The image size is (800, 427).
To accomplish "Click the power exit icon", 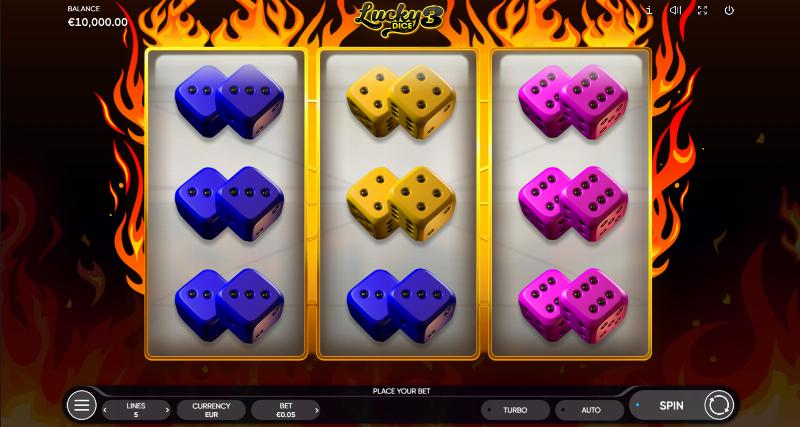I will coord(729,10).
